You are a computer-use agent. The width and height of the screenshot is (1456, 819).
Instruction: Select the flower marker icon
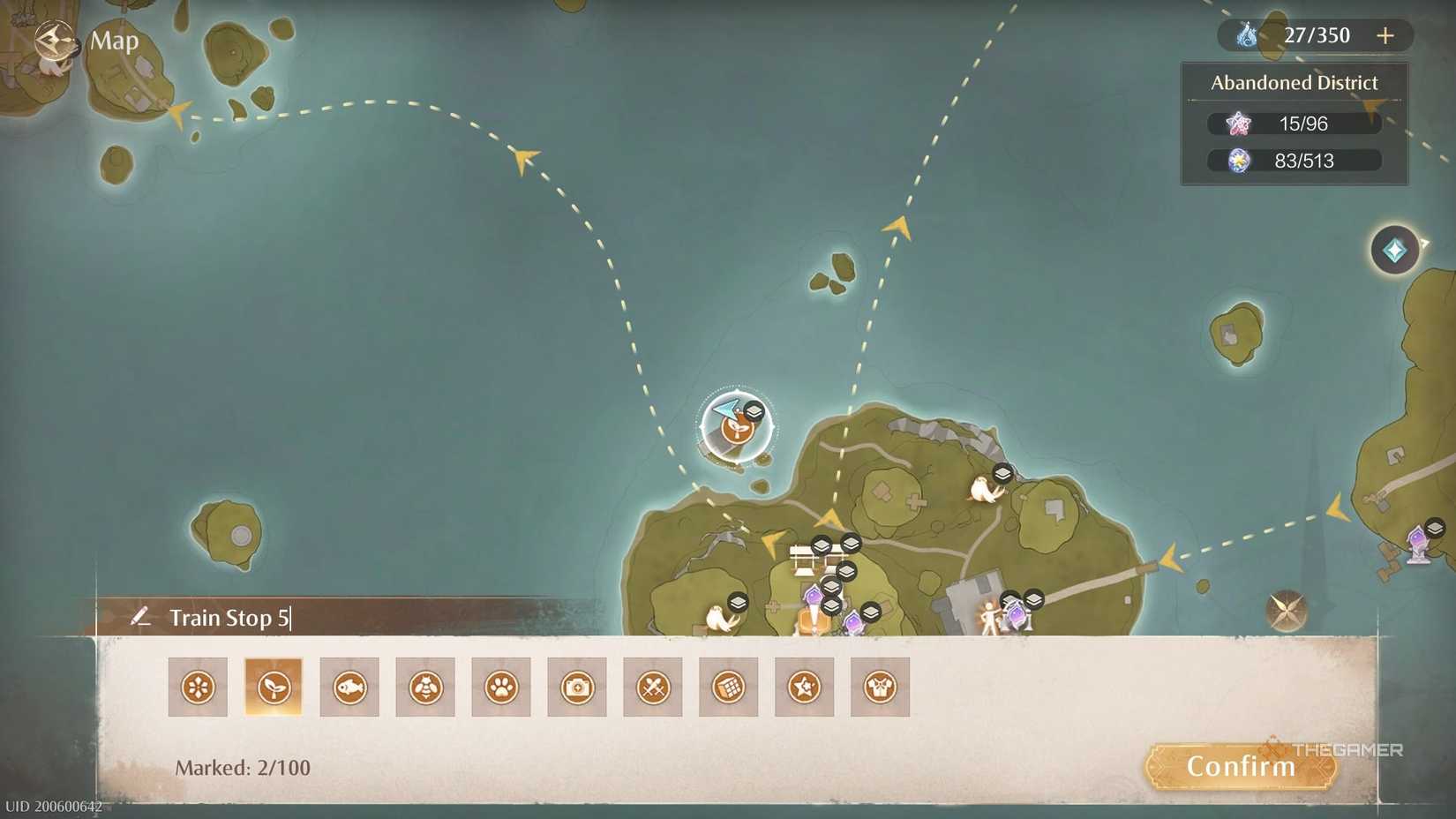tap(198, 687)
